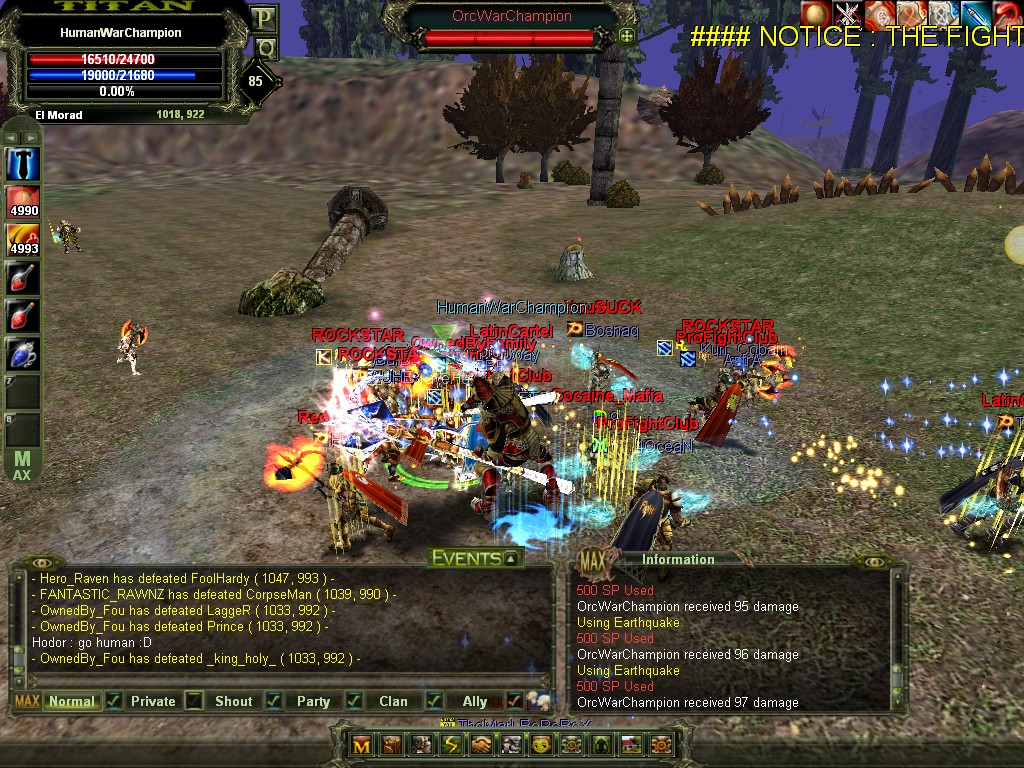Click the M icon on bottom menu bar

tap(361, 745)
